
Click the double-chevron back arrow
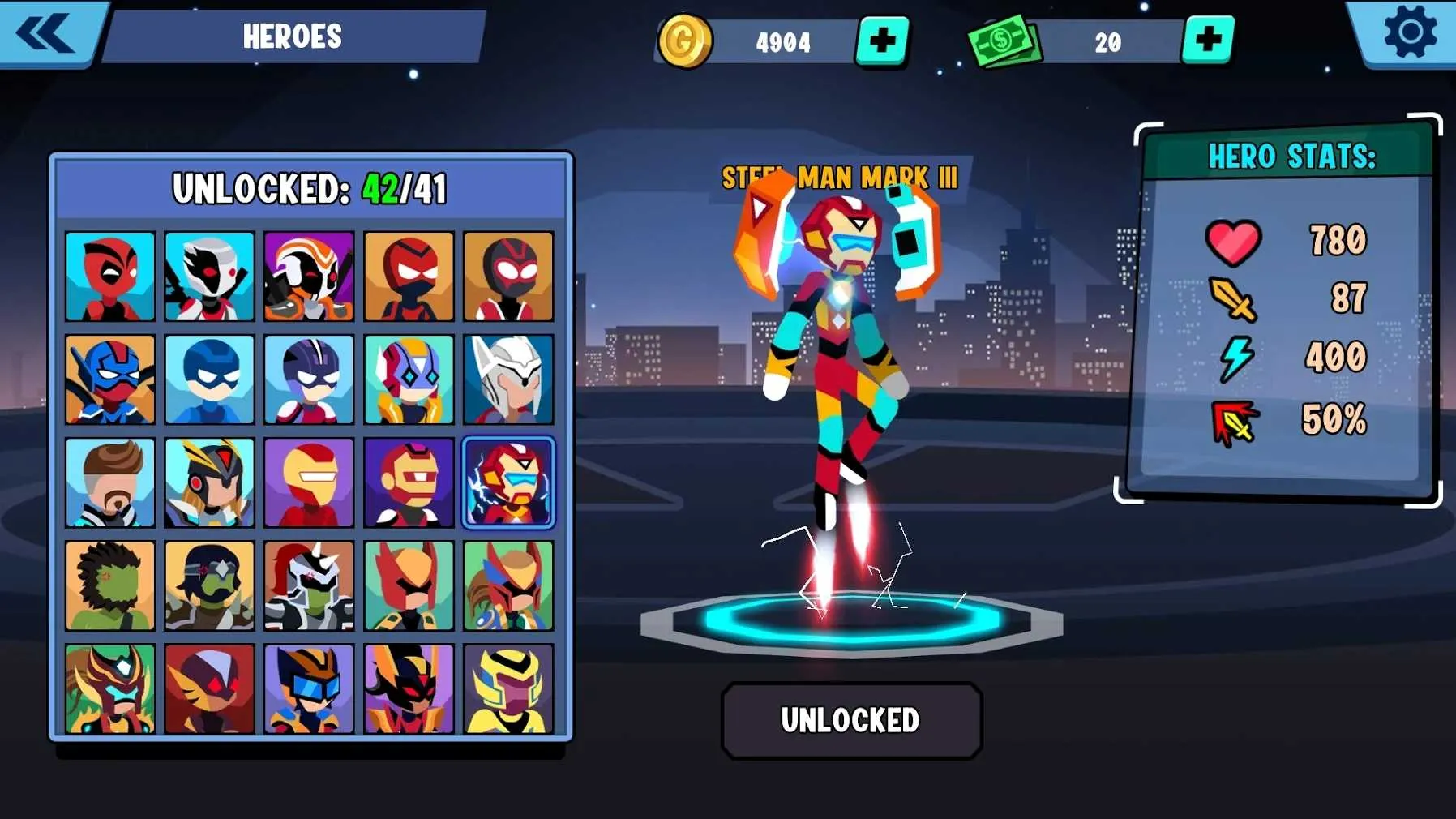pyautogui.click(x=46, y=32)
